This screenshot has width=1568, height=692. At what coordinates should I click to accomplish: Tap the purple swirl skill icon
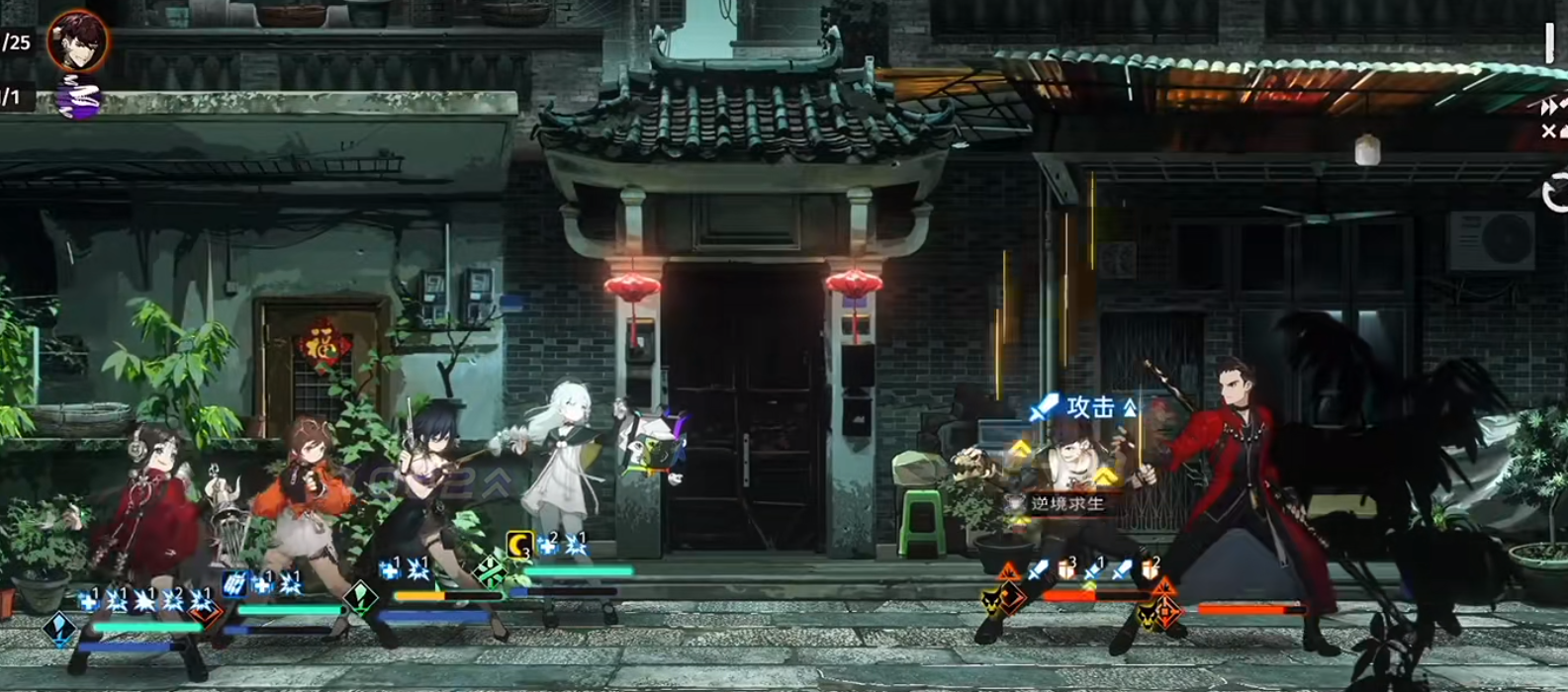pyautogui.click(x=78, y=97)
